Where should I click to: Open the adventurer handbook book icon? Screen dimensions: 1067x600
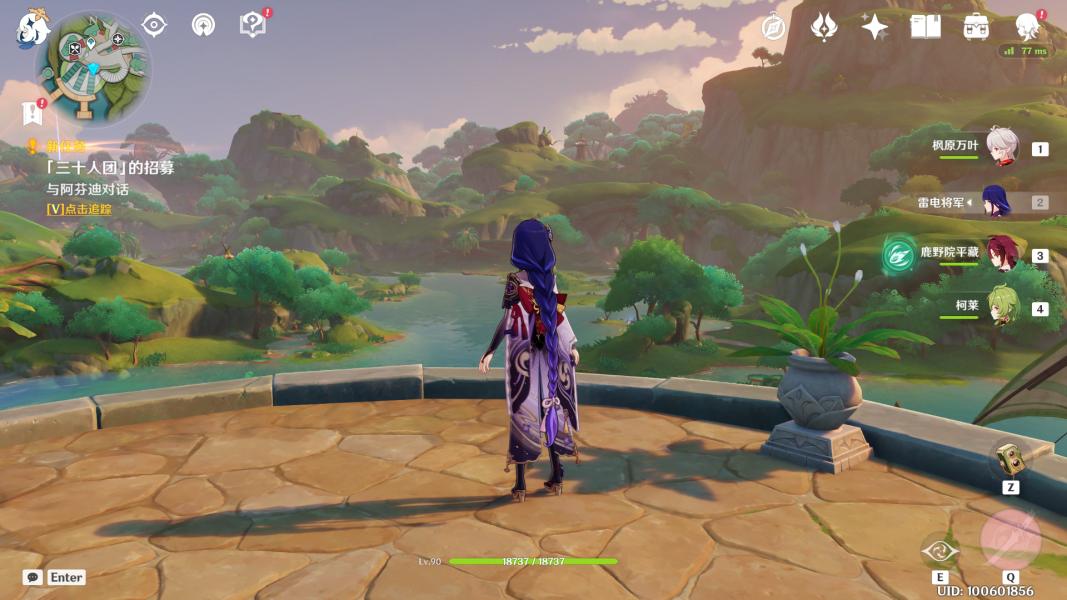(x=926, y=27)
